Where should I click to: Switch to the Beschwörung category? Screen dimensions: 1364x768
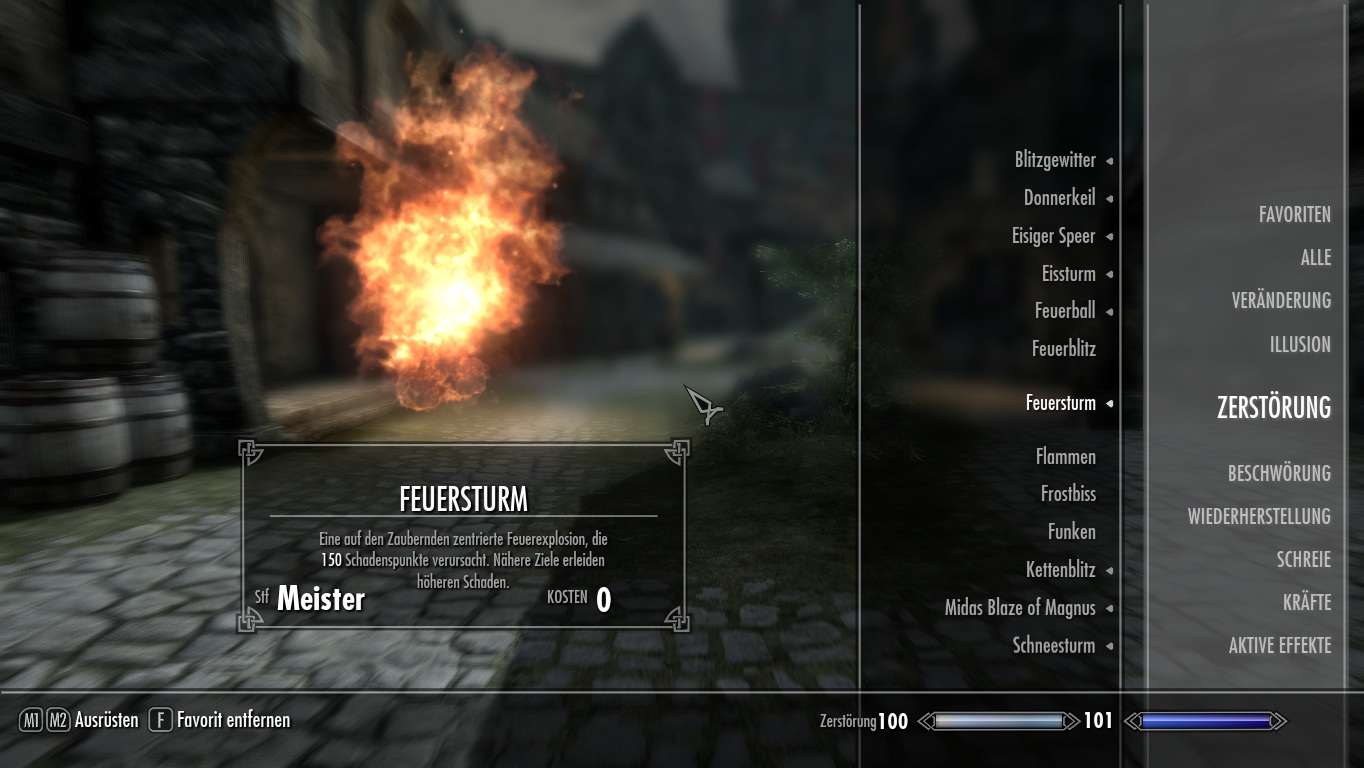pyautogui.click(x=1279, y=474)
